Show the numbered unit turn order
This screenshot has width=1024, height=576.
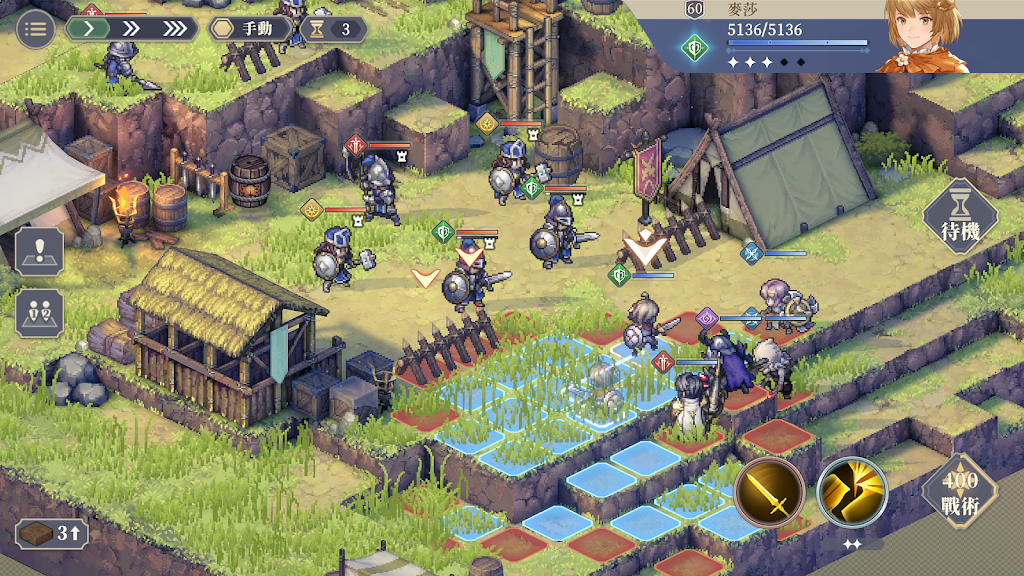pos(40,313)
